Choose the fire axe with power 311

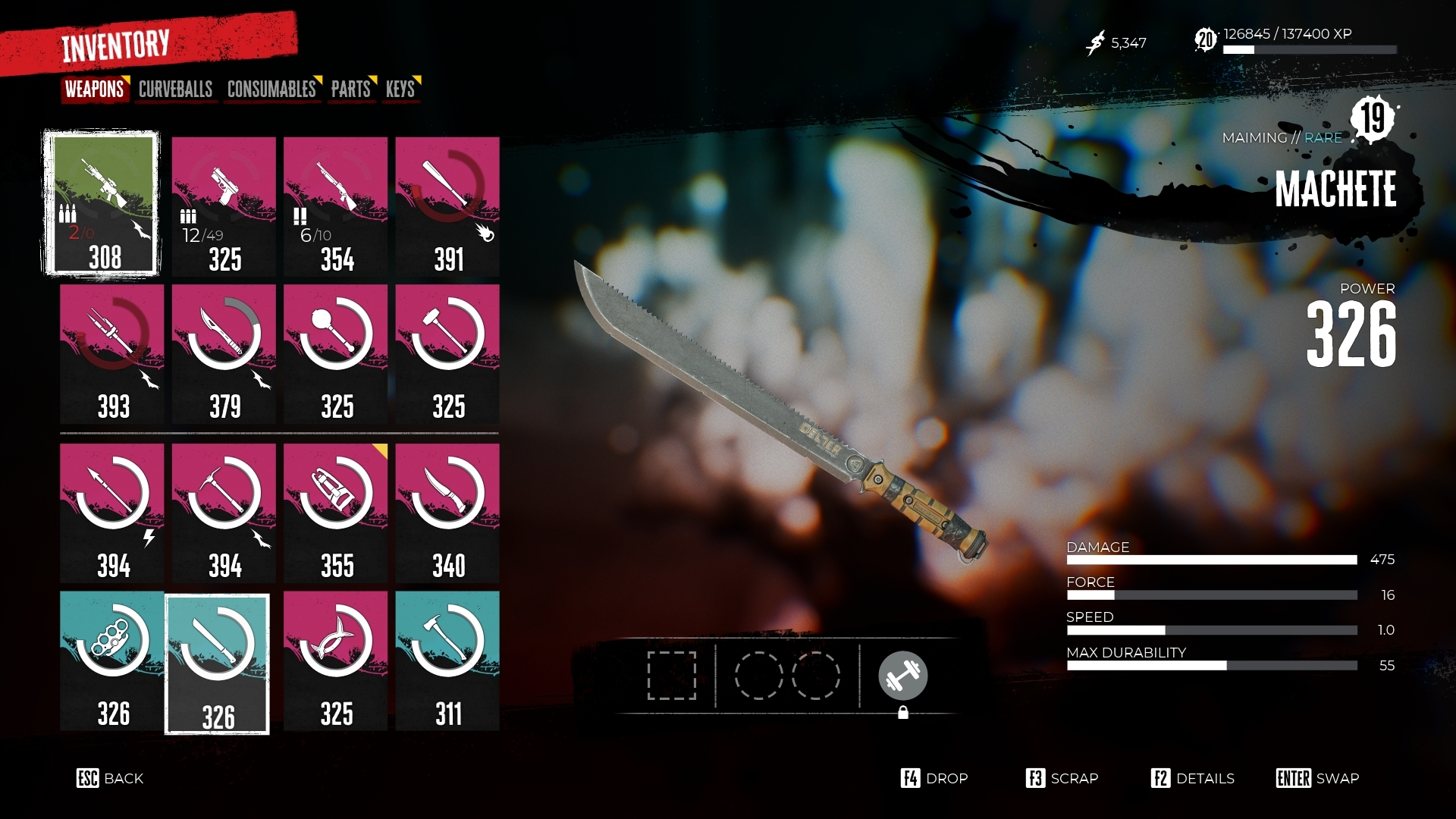(447, 661)
